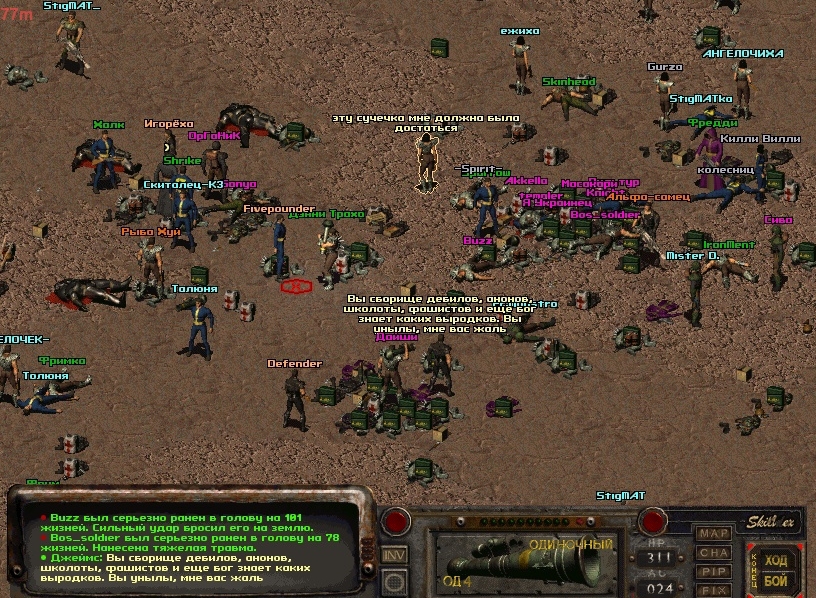Open the FIX menu
This screenshot has width=816, height=598.
coord(713,590)
